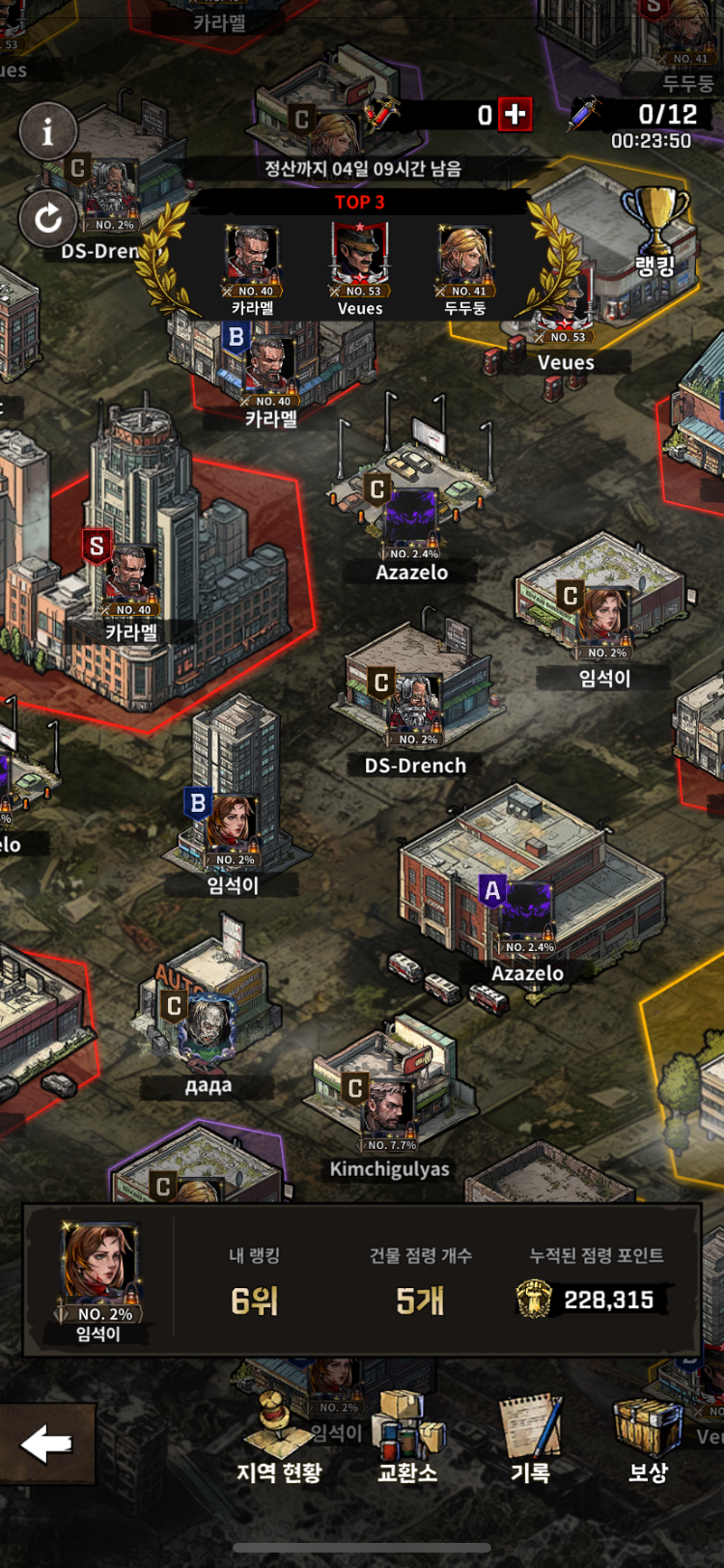Image resolution: width=724 pixels, height=1568 pixels.
Task: Open the info button
Action: pyautogui.click(x=47, y=131)
